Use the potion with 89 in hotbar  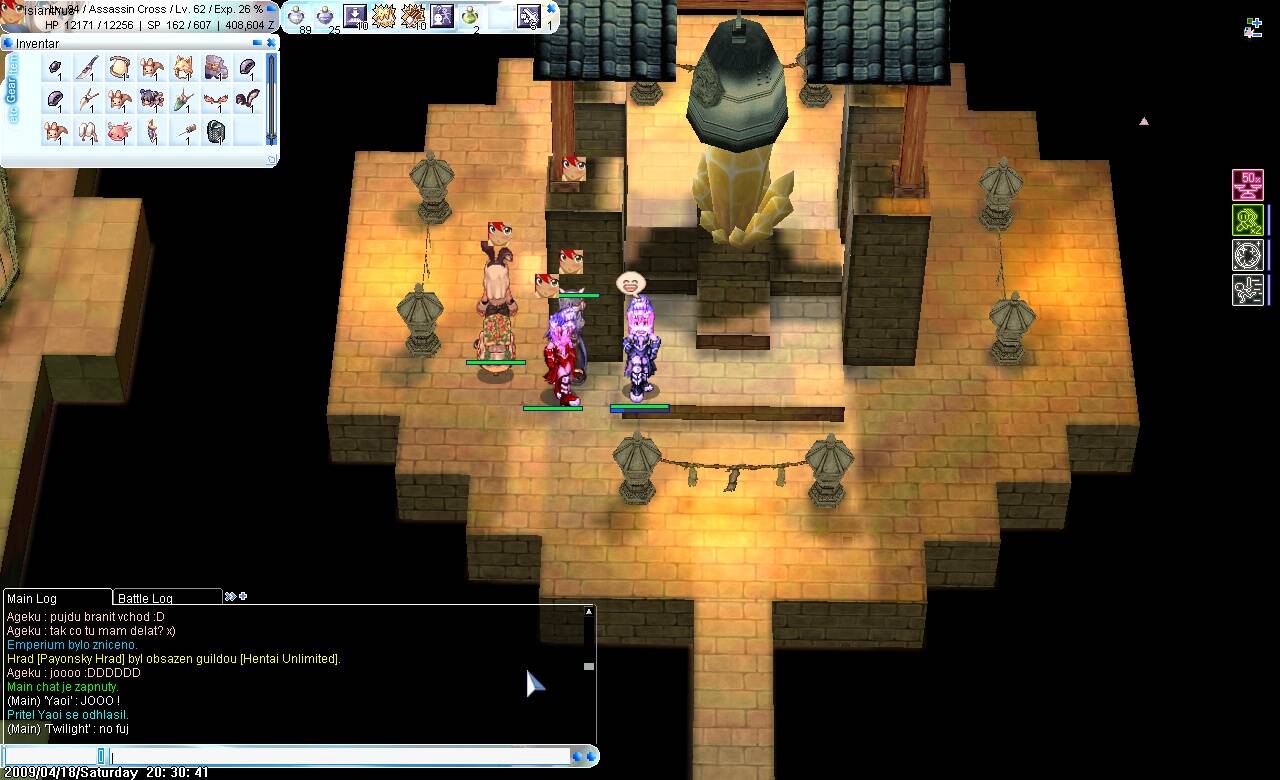(297, 16)
